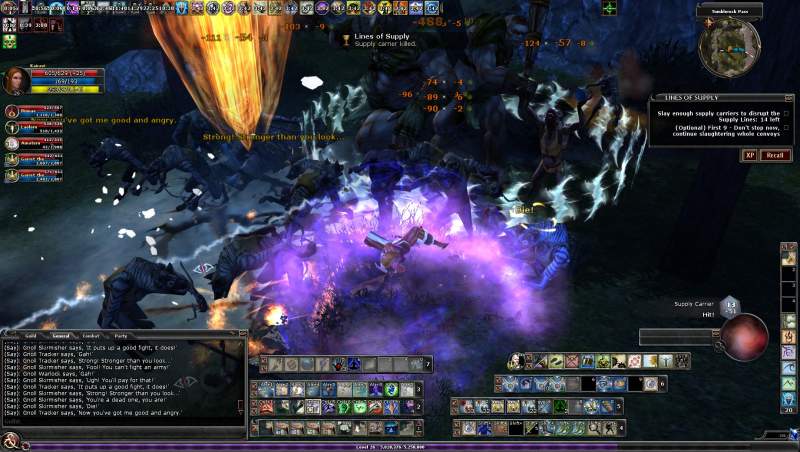Open the Party chat tab

pyautogui.click(x=121, y=336)
